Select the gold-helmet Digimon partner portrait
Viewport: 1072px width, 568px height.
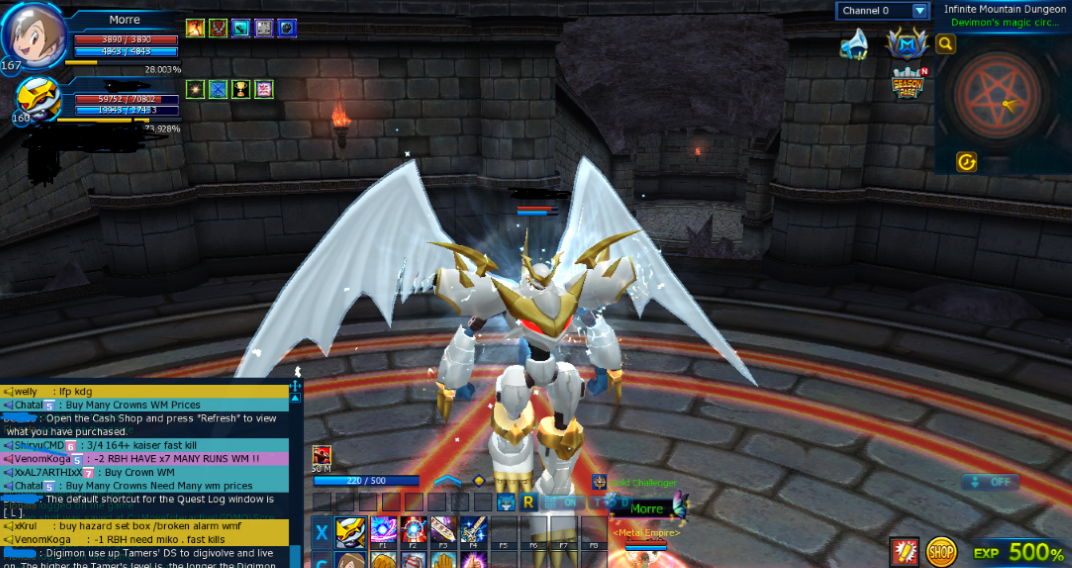click(x=37, y=102)
